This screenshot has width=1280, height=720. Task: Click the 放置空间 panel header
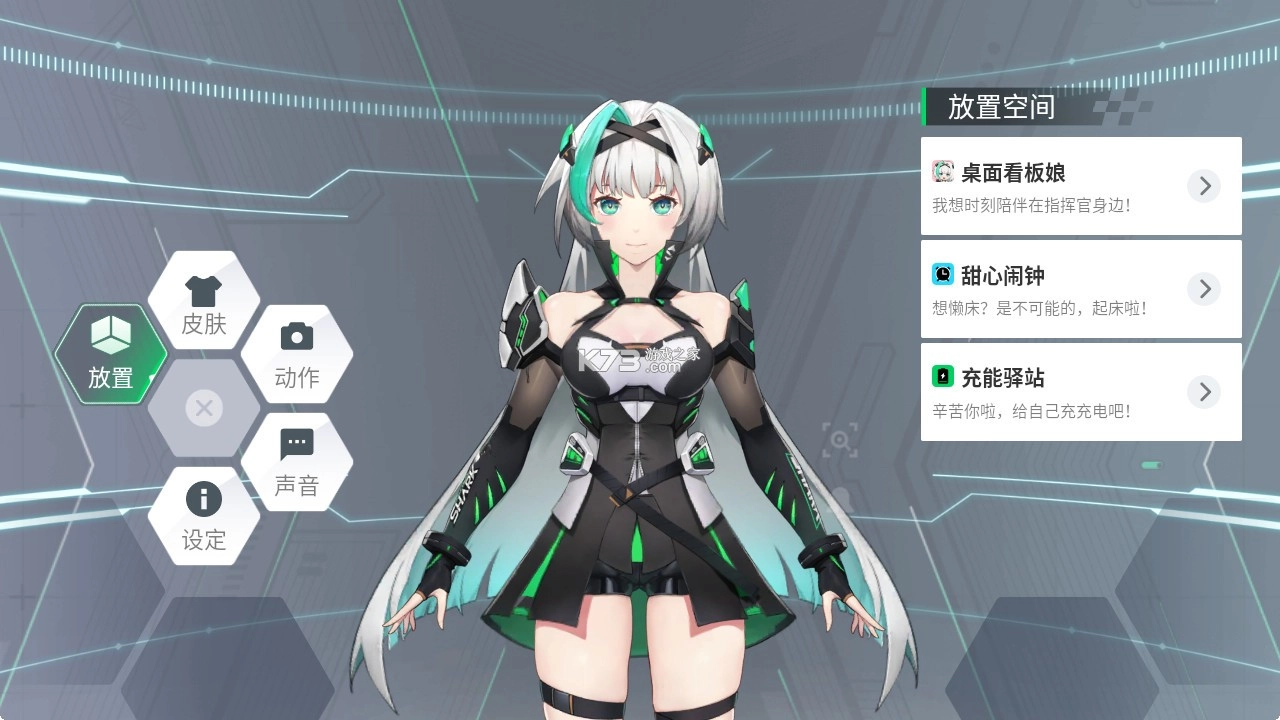pos(1000,108)
